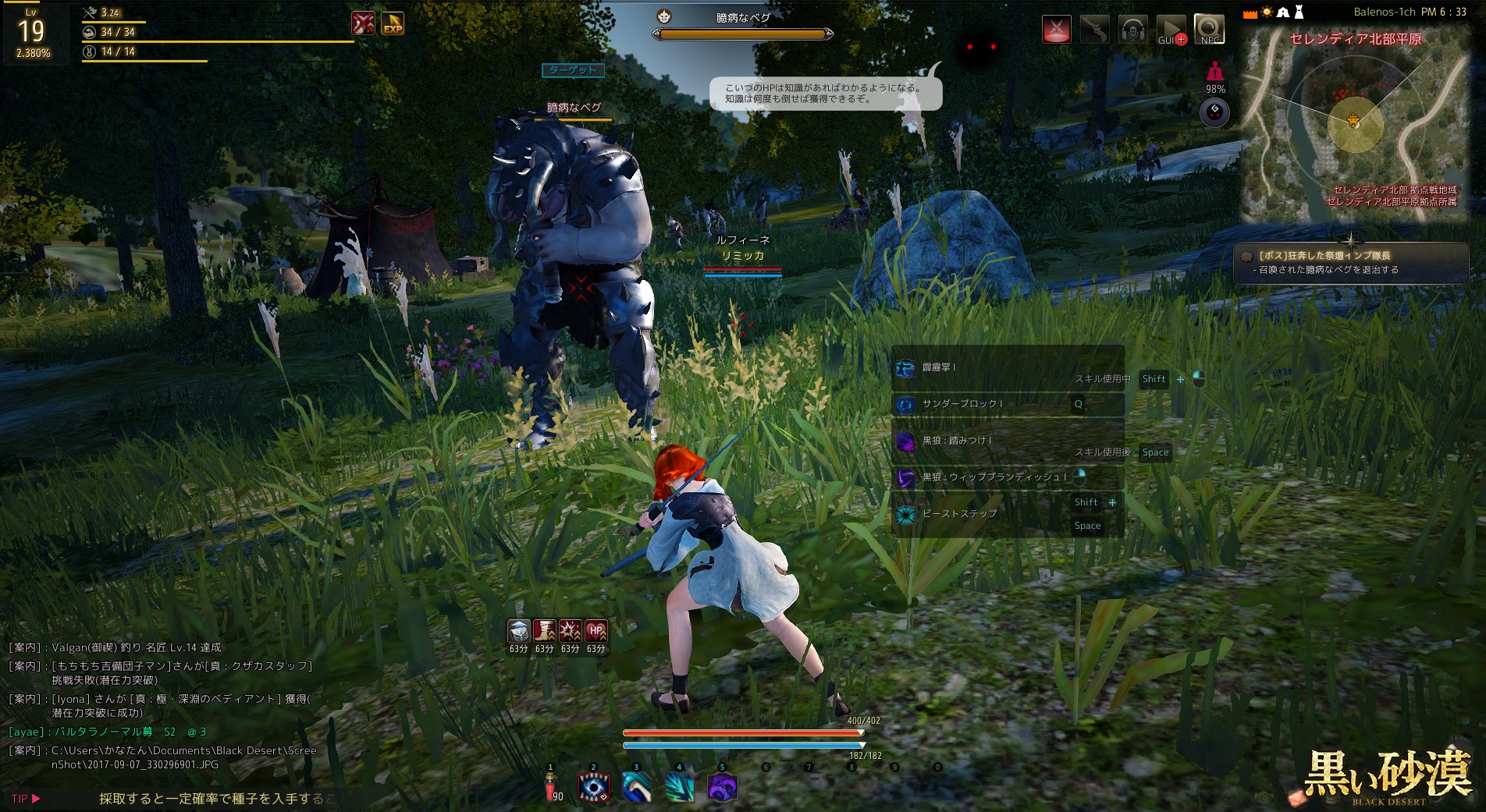The image size is (1486, 812).
Task: Click the helmet buff icon
Action: [519, 630]
